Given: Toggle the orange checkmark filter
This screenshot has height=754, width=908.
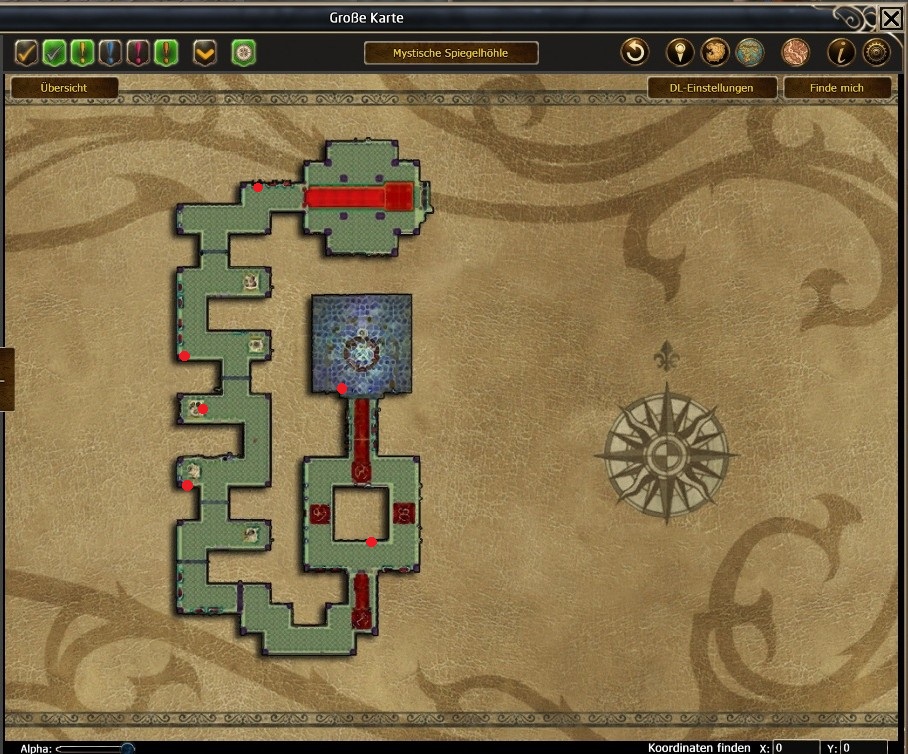Looking at the screenshot, I should click(x=27, y=52).
